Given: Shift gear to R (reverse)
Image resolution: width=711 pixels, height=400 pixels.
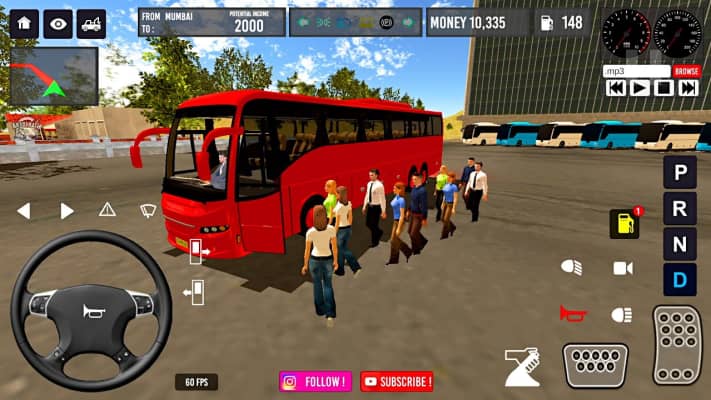Looking at the screenshot, I should pyautogui.click(x=680, y=208).
